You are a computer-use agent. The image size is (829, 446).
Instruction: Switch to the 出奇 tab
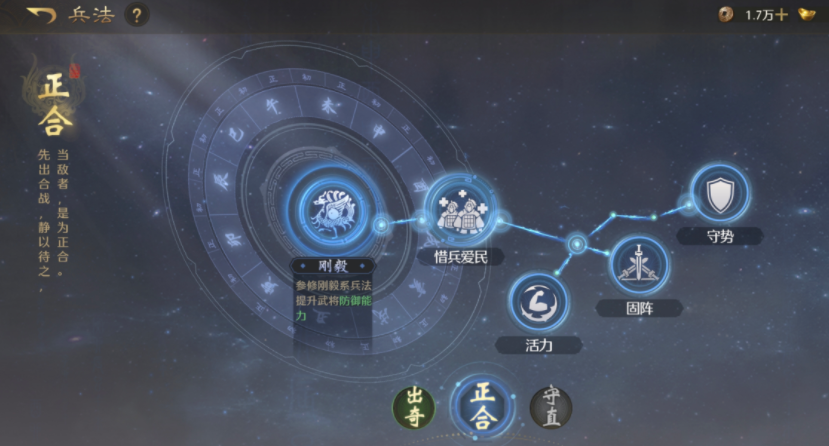tap(414, 407)
